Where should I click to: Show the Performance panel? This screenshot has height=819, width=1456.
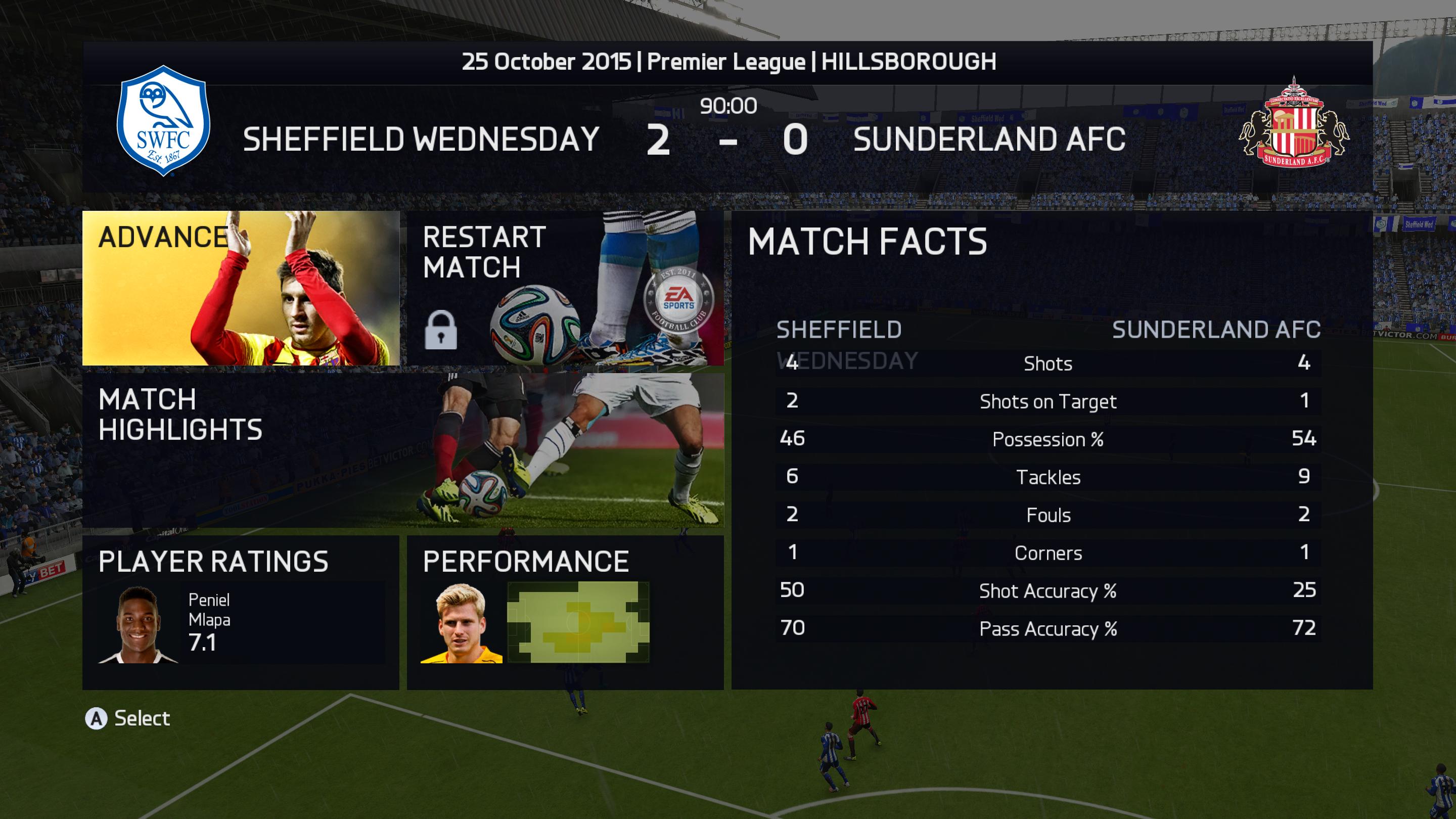tap(565, 612)
